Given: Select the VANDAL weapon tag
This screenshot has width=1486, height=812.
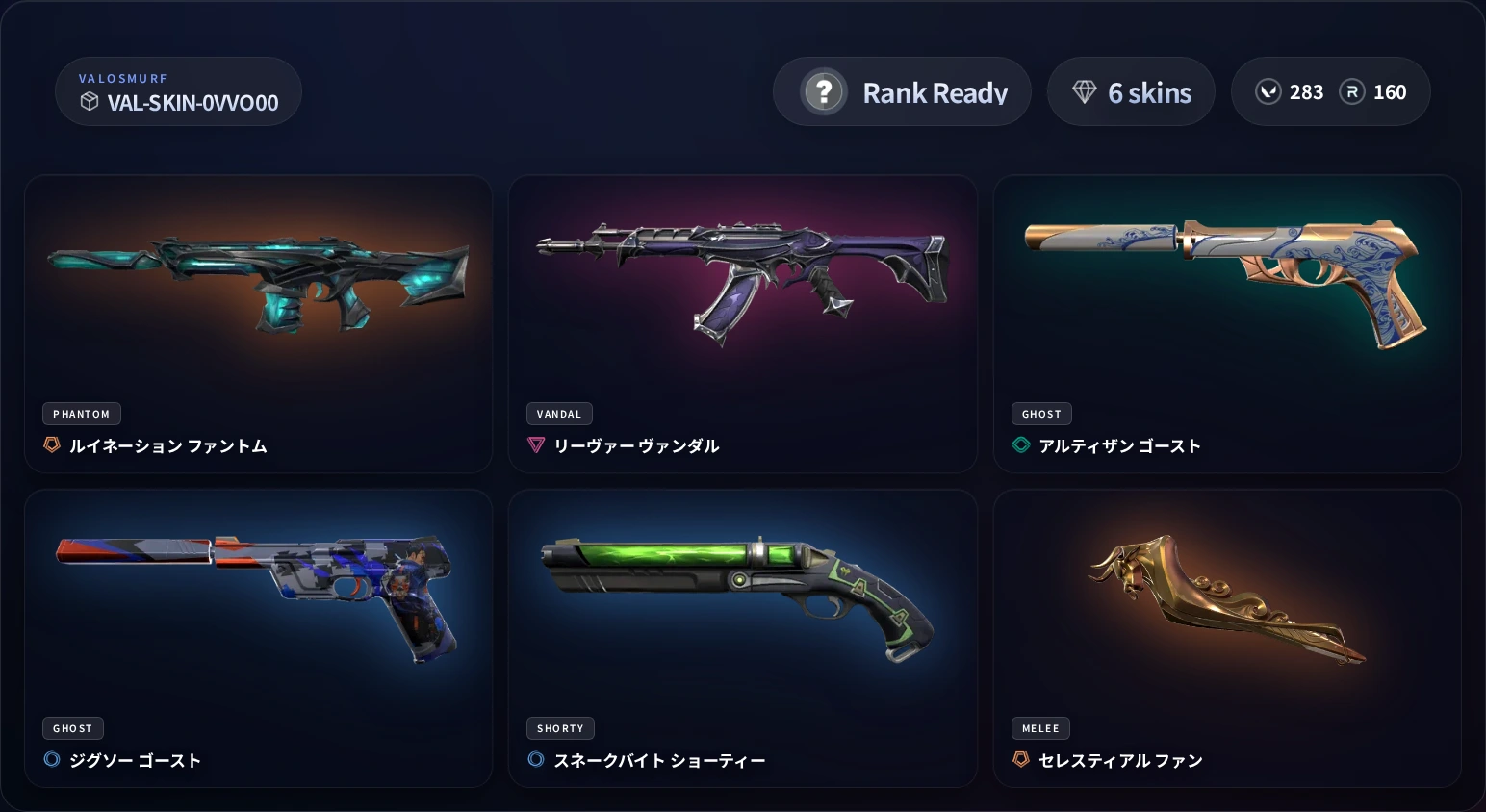Looking at the screenshot, I should tap(559, 414).
